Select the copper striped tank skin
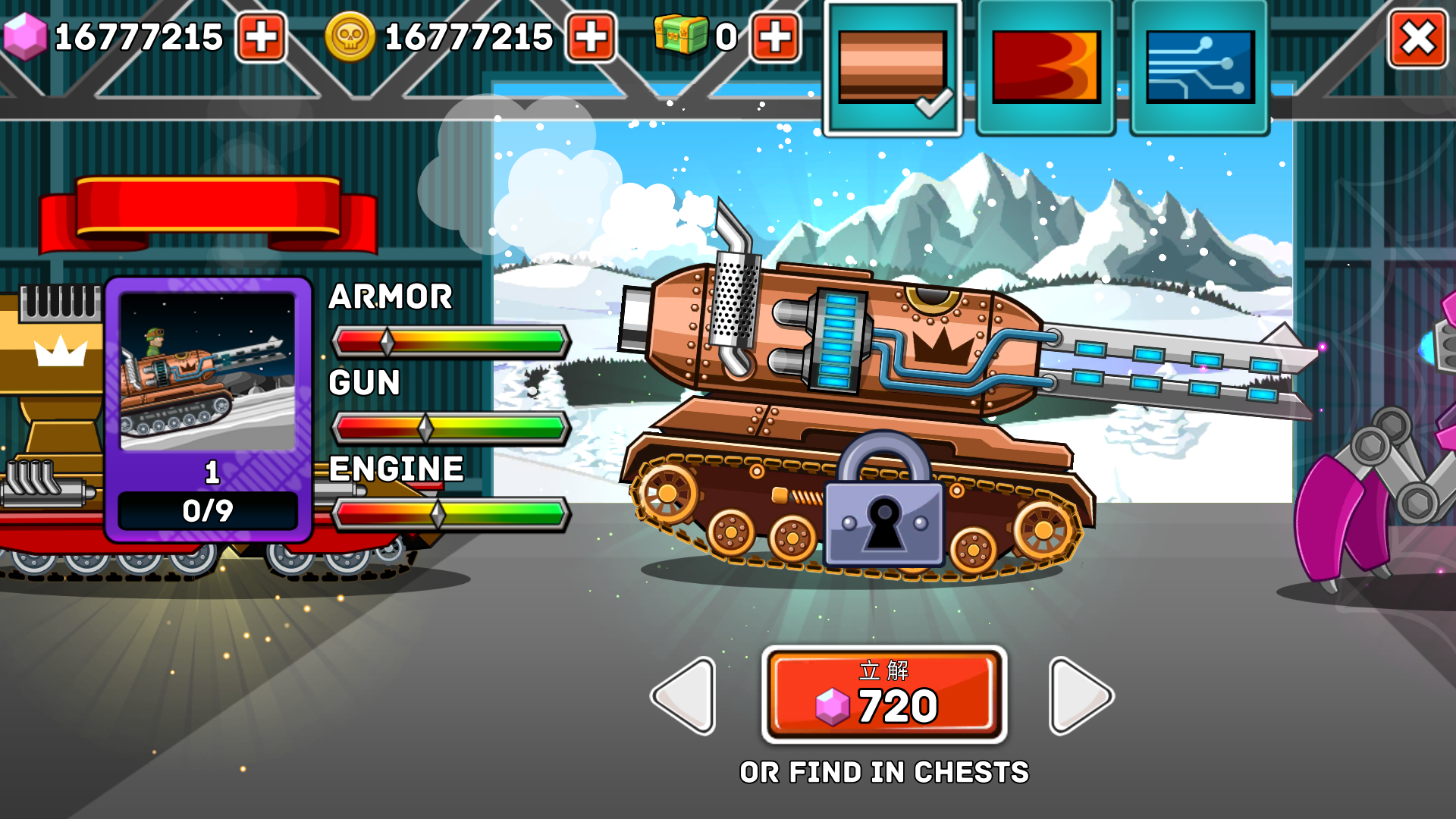 pos(893,69)
